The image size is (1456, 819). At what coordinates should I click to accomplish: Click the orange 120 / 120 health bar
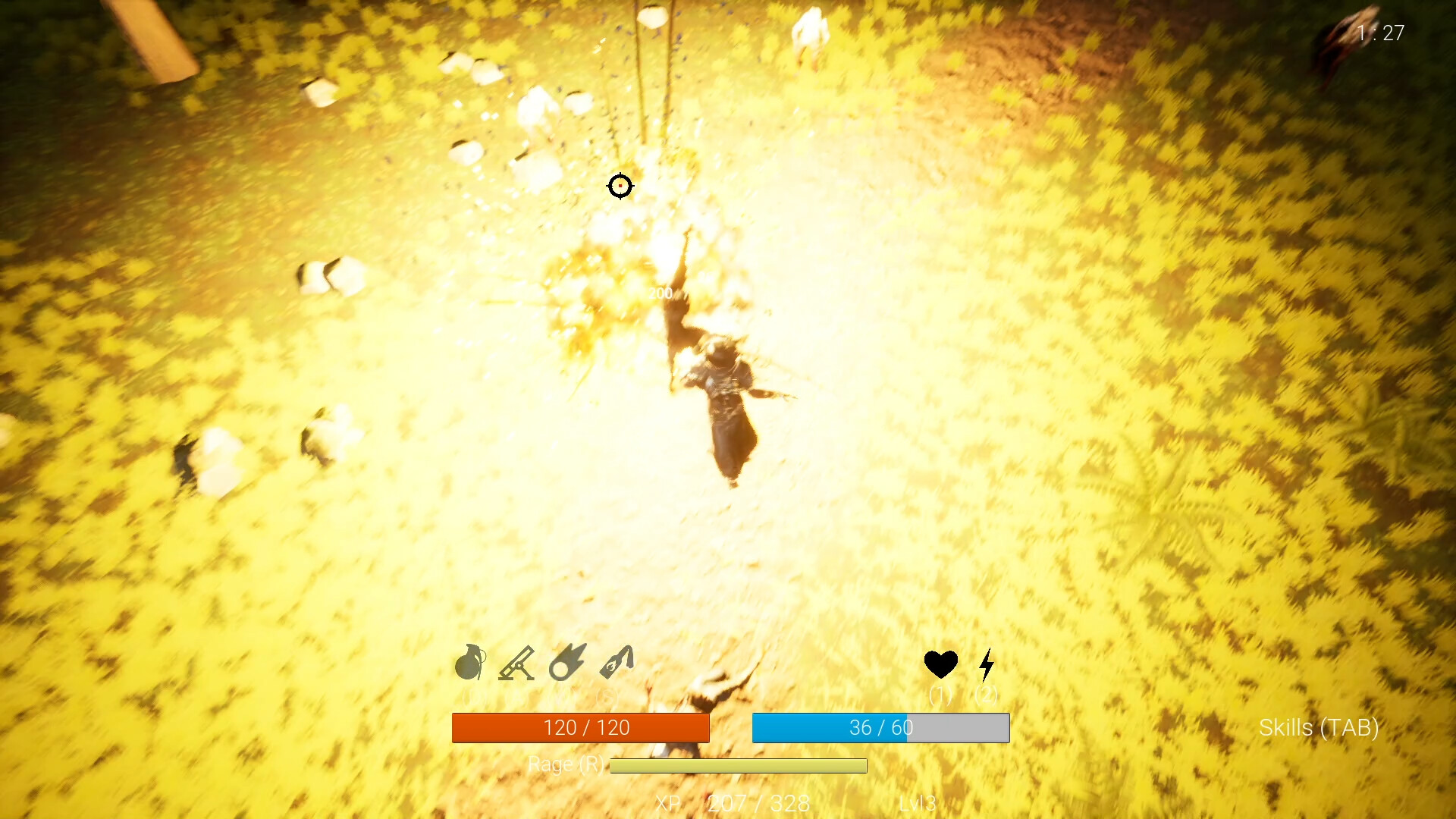click(x=582, y=727)
